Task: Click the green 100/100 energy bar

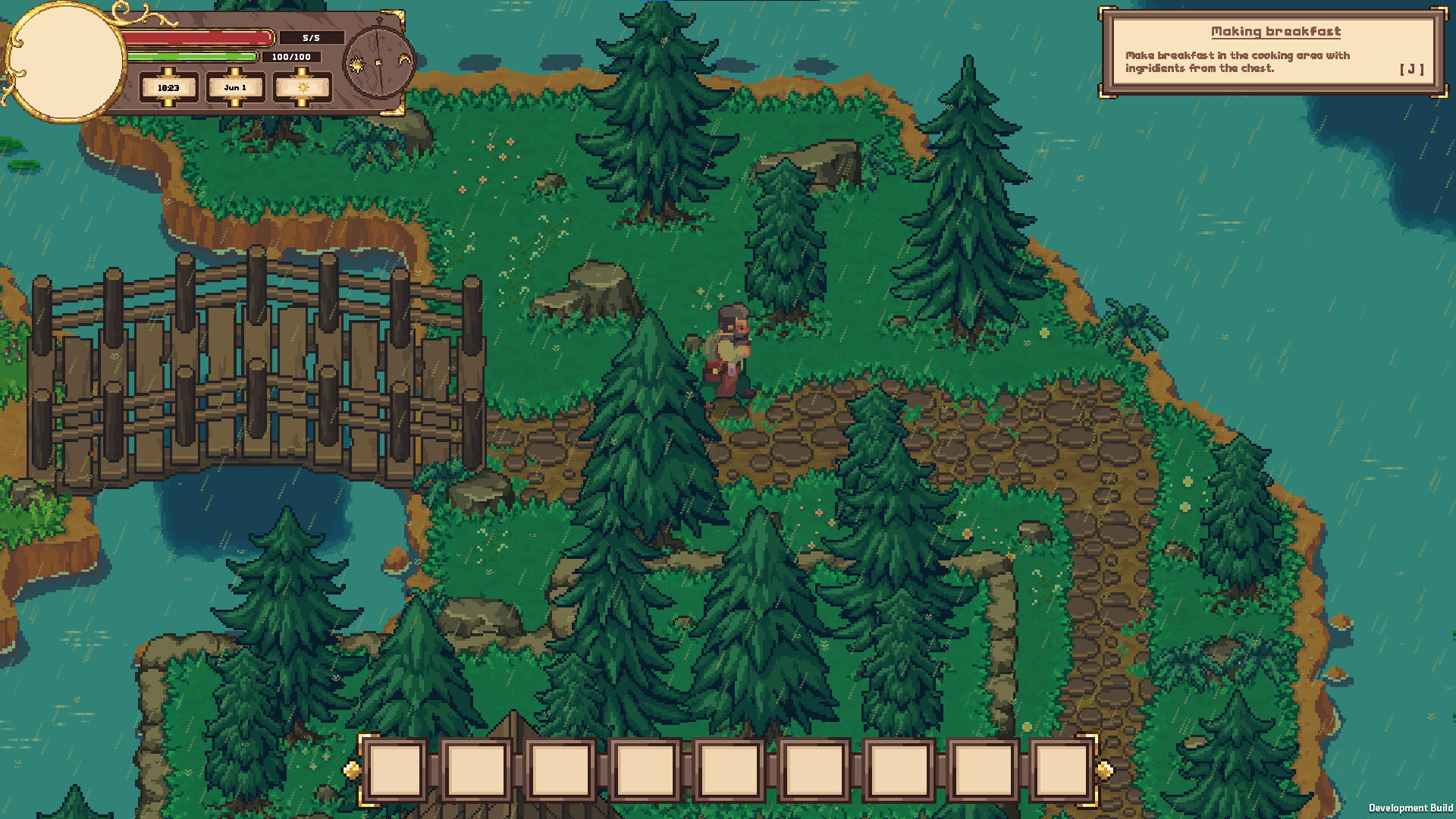Action: [193, 56]
